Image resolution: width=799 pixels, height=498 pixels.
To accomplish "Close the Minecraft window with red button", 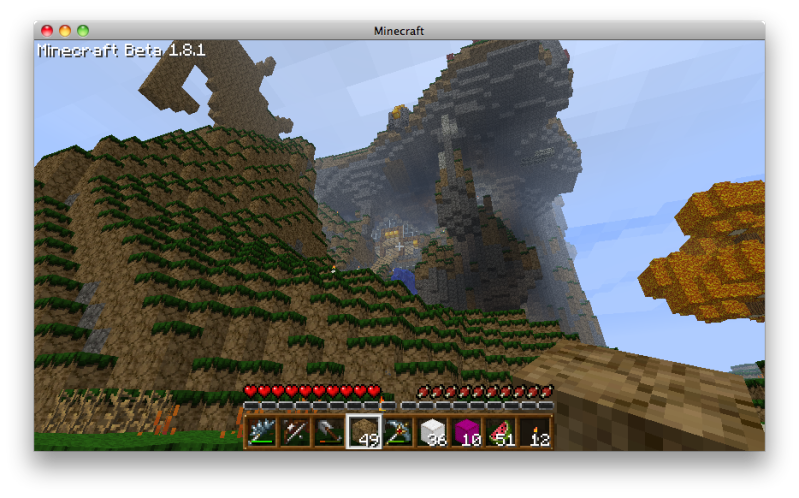I will click(47, 31).
